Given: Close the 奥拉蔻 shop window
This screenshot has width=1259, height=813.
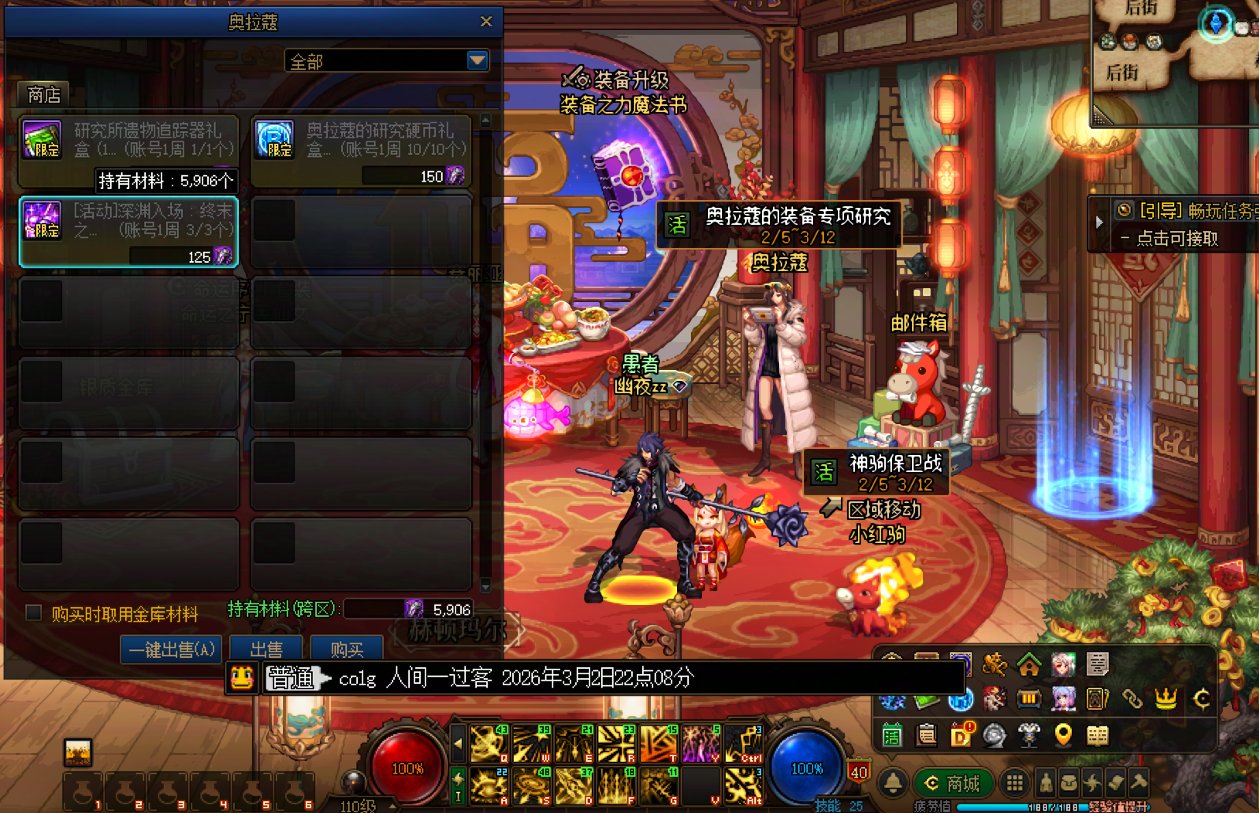Looking at the screenshot, I should click(x=486, y=21).
